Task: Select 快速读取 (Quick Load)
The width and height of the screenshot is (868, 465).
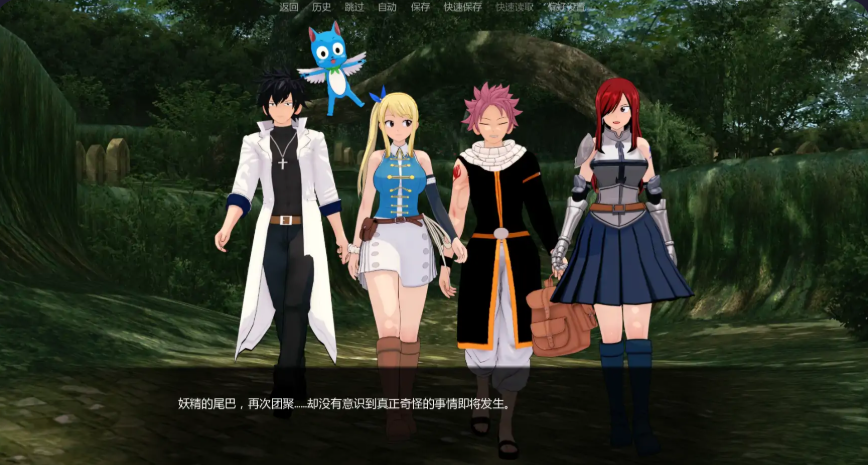Action: tap(515, 7)
